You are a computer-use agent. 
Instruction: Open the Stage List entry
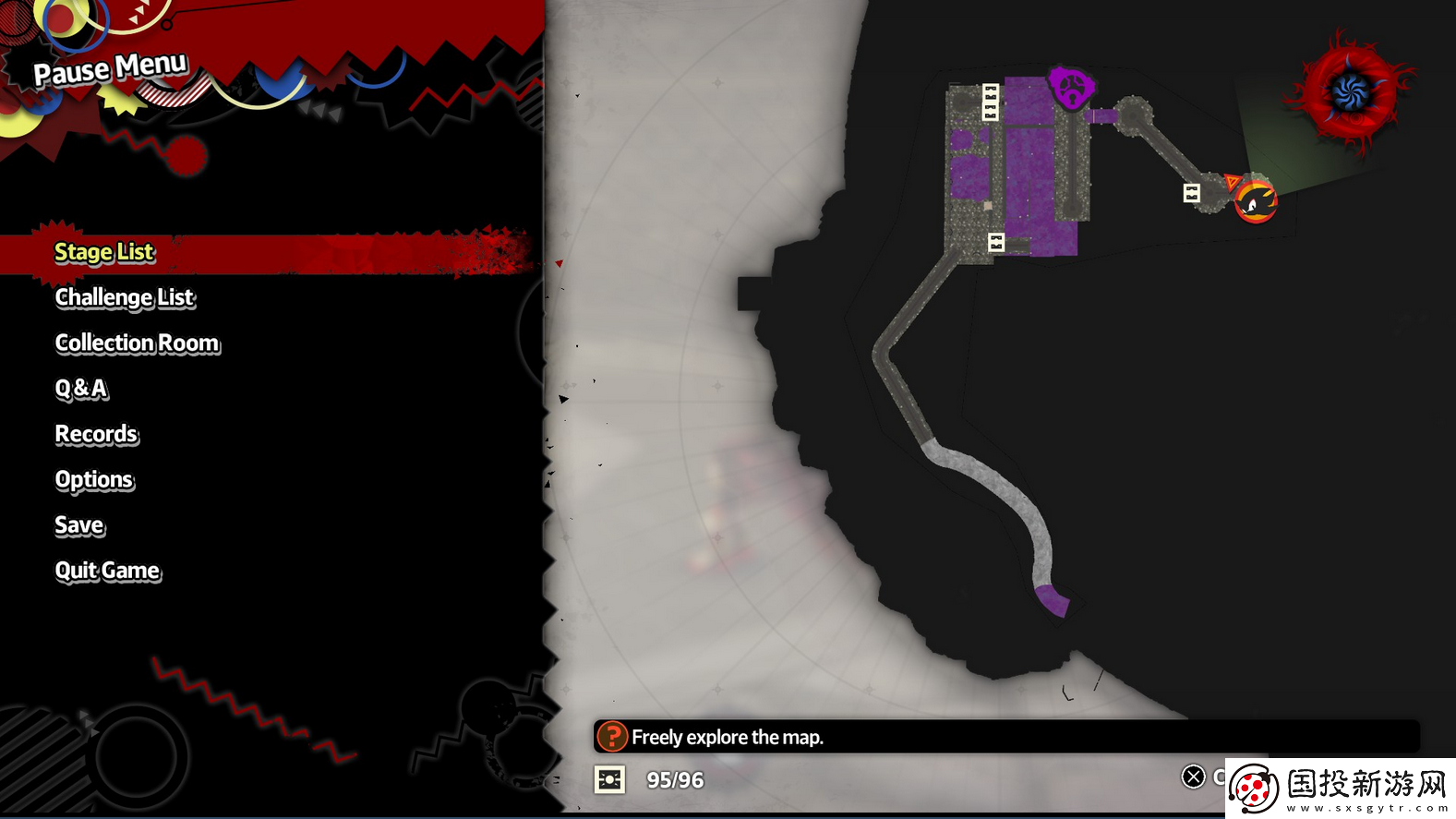(x=104, y=252)
